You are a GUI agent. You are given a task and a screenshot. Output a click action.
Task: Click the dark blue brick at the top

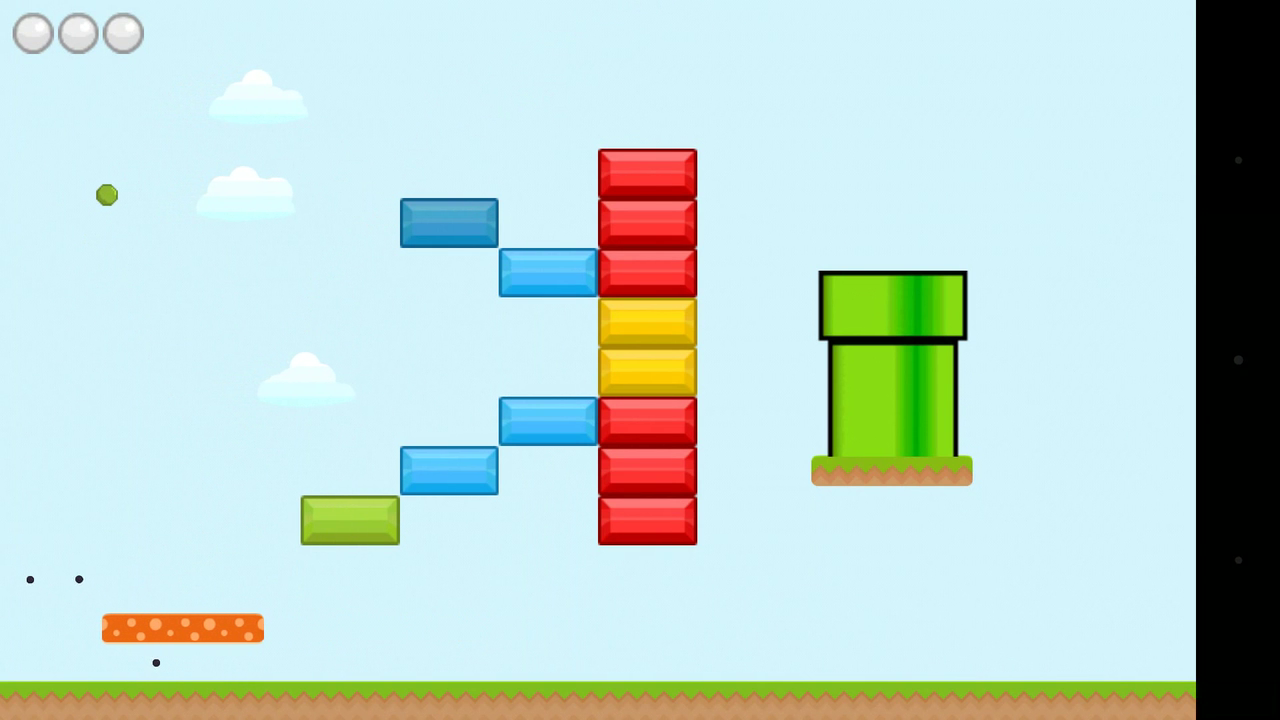coord(448,222)
